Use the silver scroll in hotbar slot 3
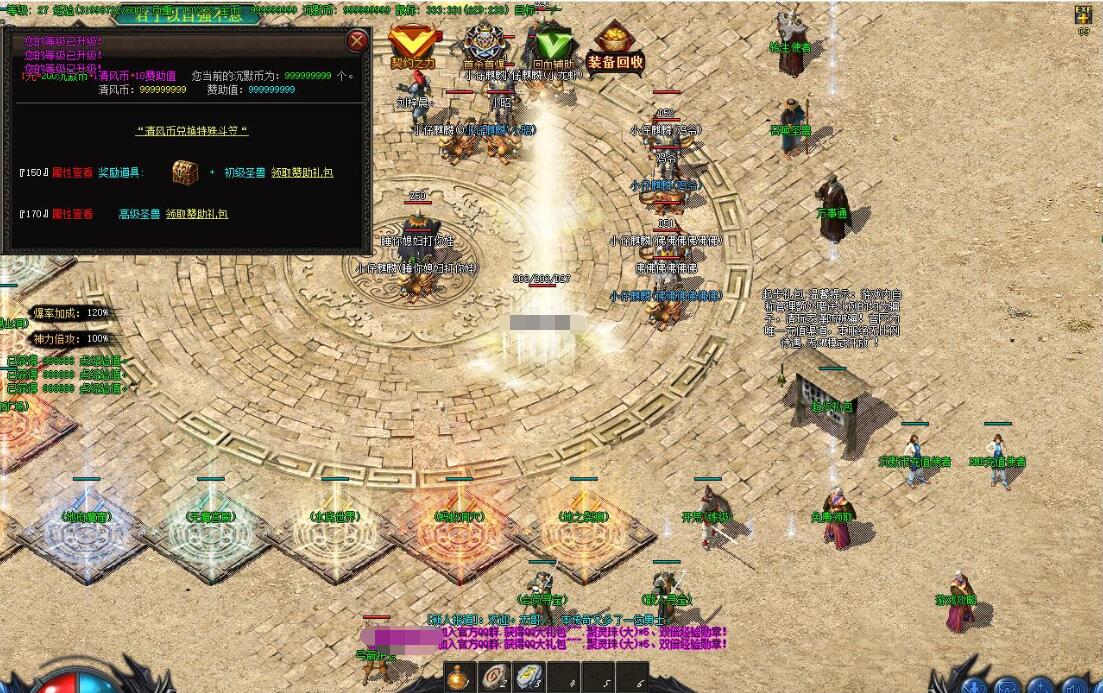This screenshot has width=1103, height=693. [527, 678]
